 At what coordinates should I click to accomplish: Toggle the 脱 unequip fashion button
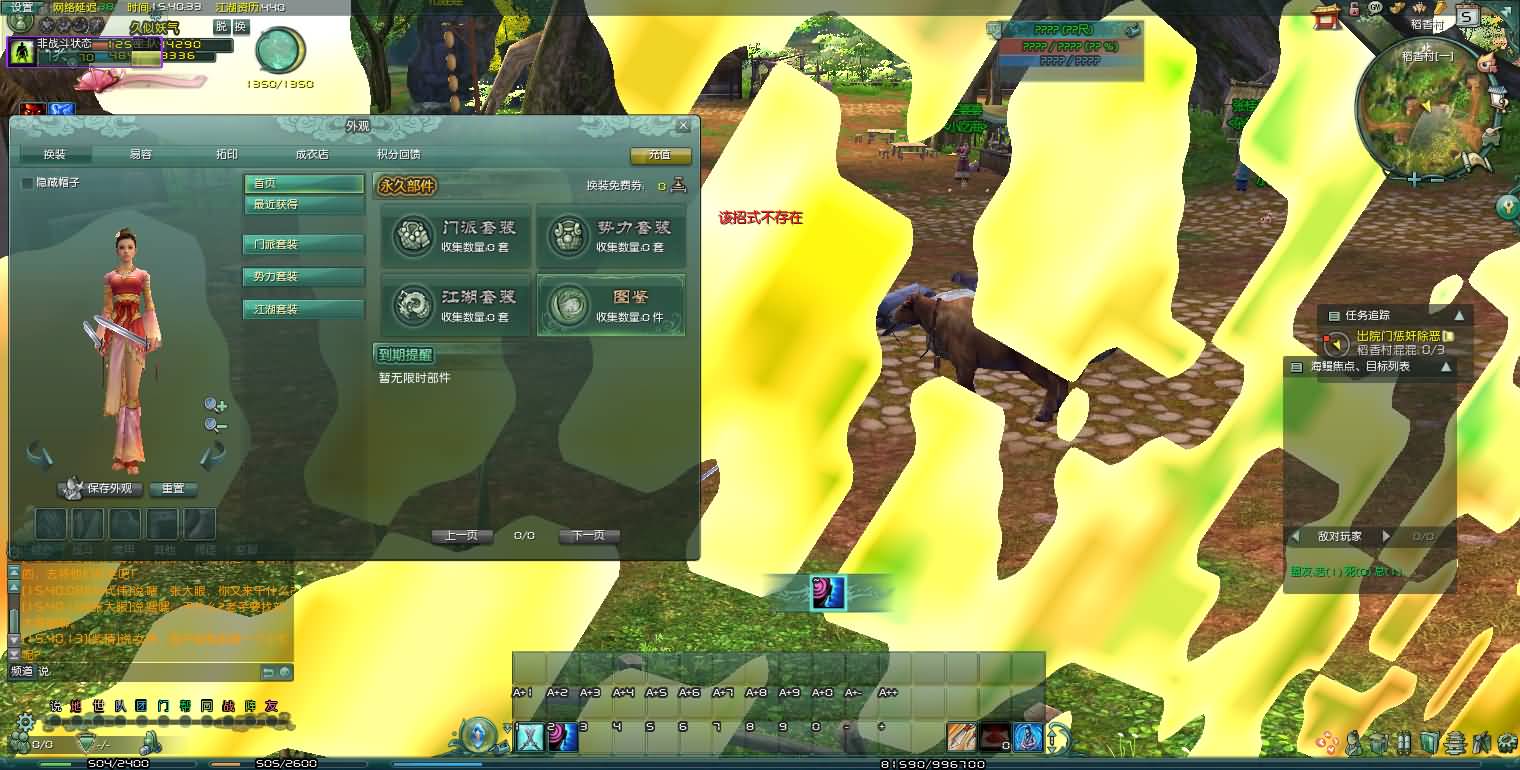point(223,27)
